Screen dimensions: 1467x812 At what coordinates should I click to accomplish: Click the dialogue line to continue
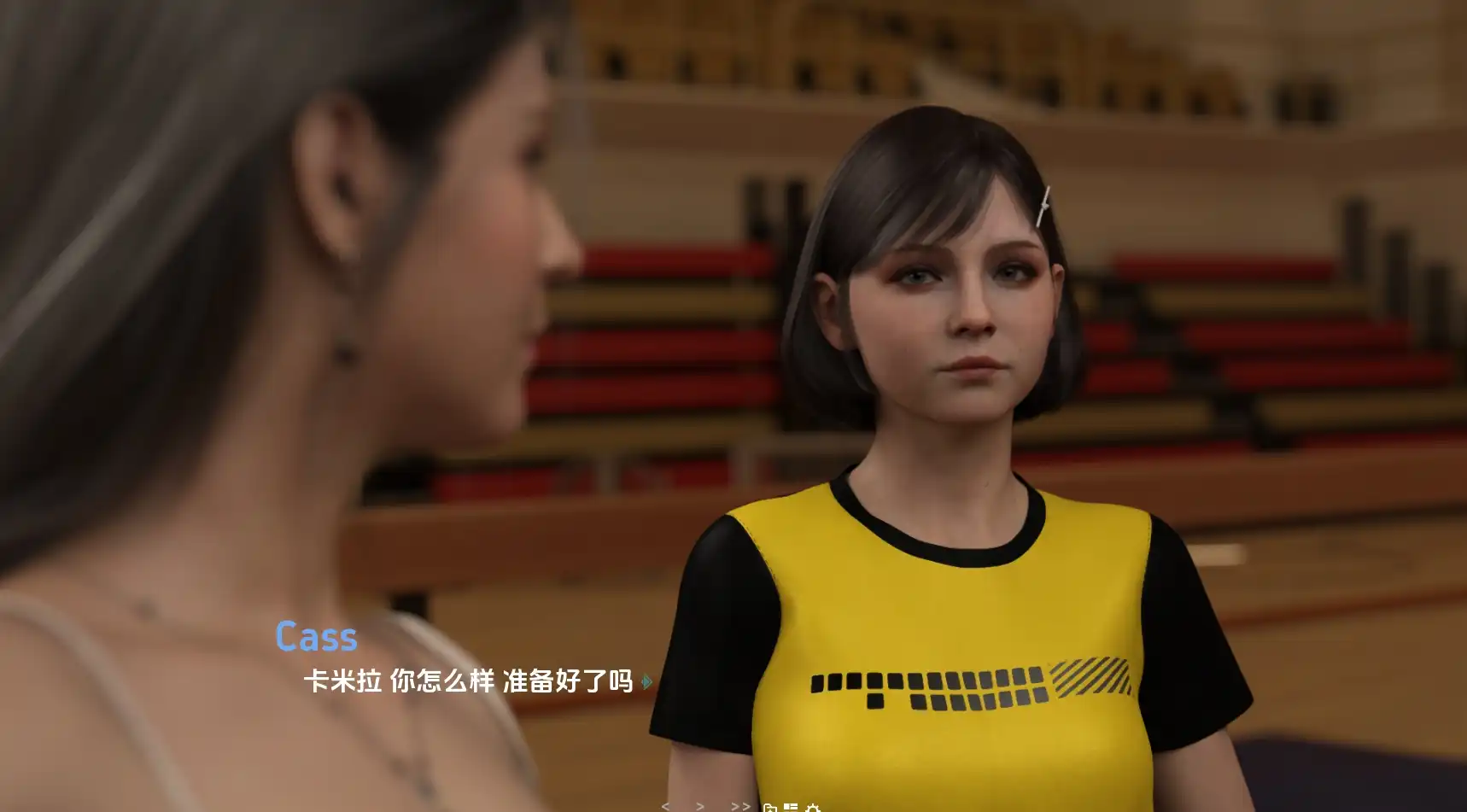pos(468,681)
